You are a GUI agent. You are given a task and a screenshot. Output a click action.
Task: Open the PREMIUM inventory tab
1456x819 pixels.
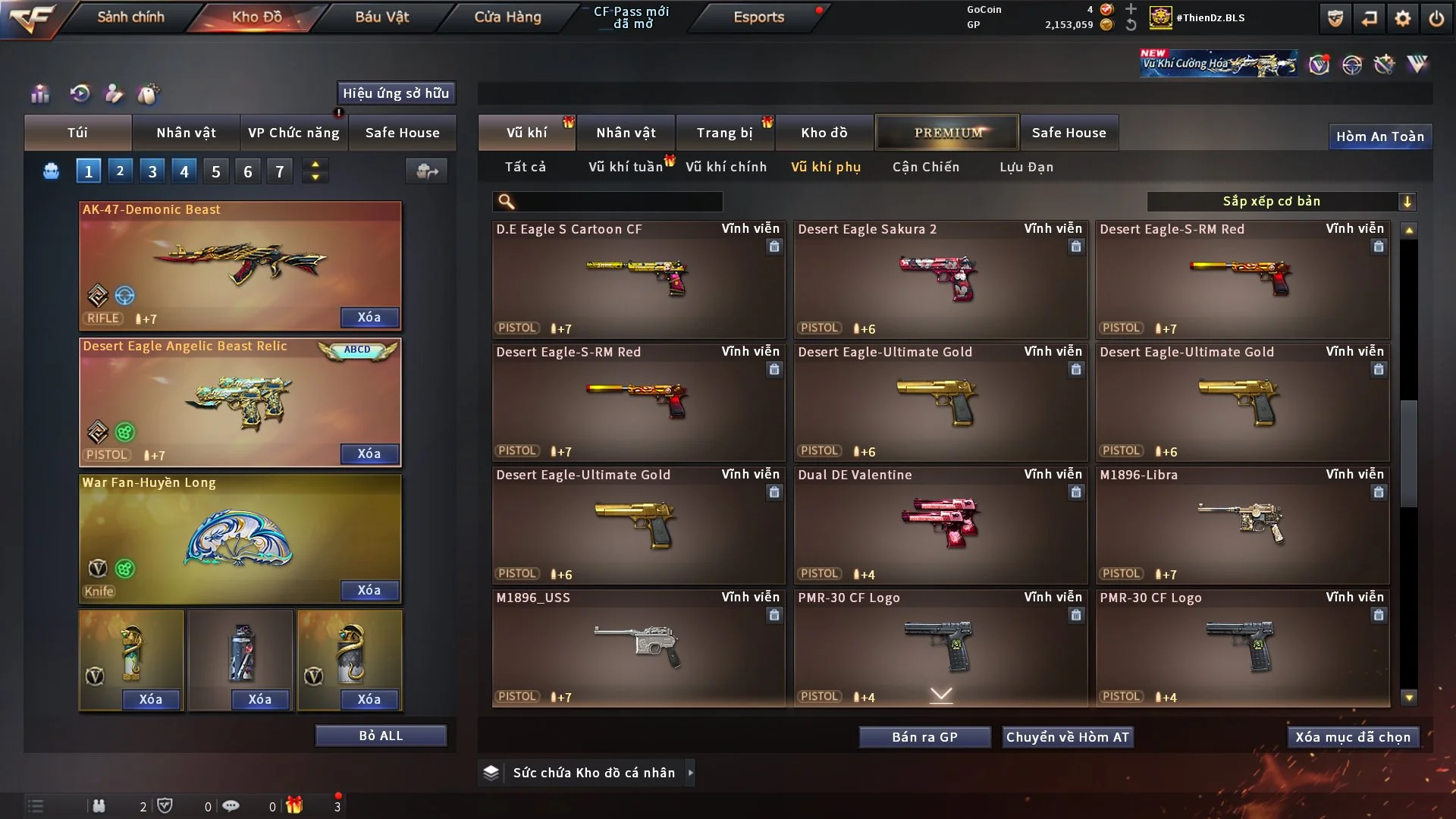[948, 133]
